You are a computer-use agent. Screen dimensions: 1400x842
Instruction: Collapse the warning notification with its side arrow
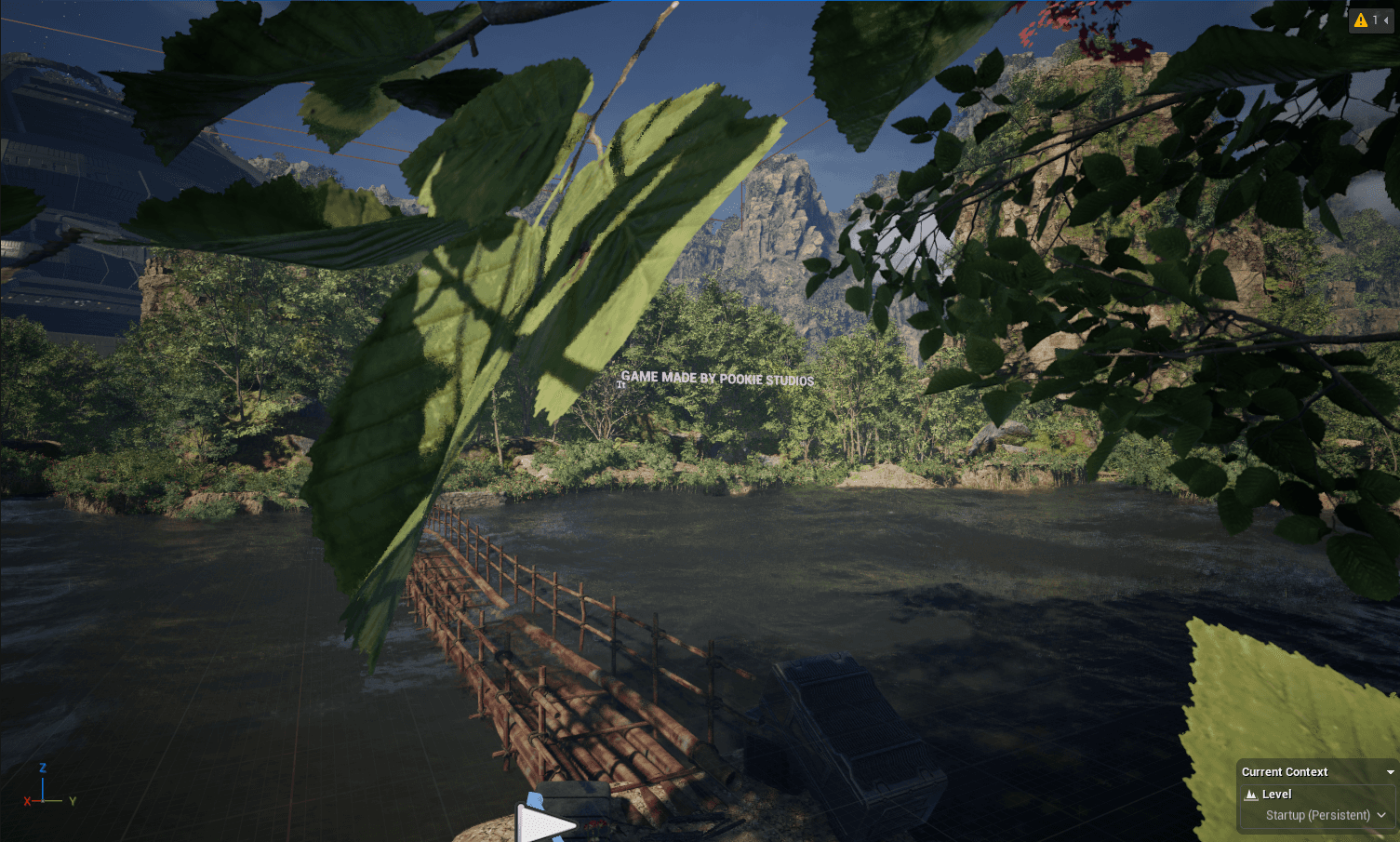[1387, 20]
